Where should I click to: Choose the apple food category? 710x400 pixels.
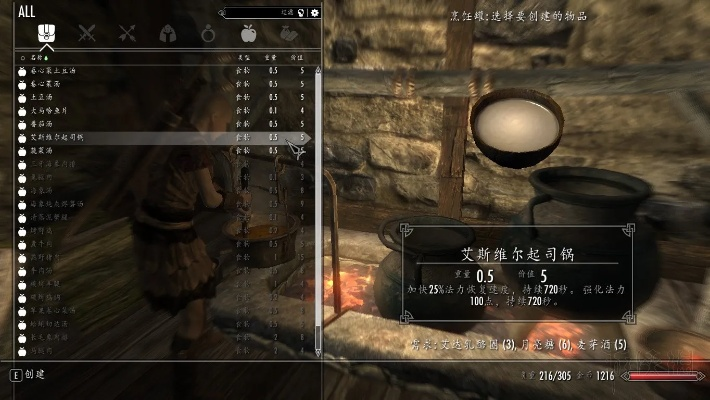click(x=248, y=33)
